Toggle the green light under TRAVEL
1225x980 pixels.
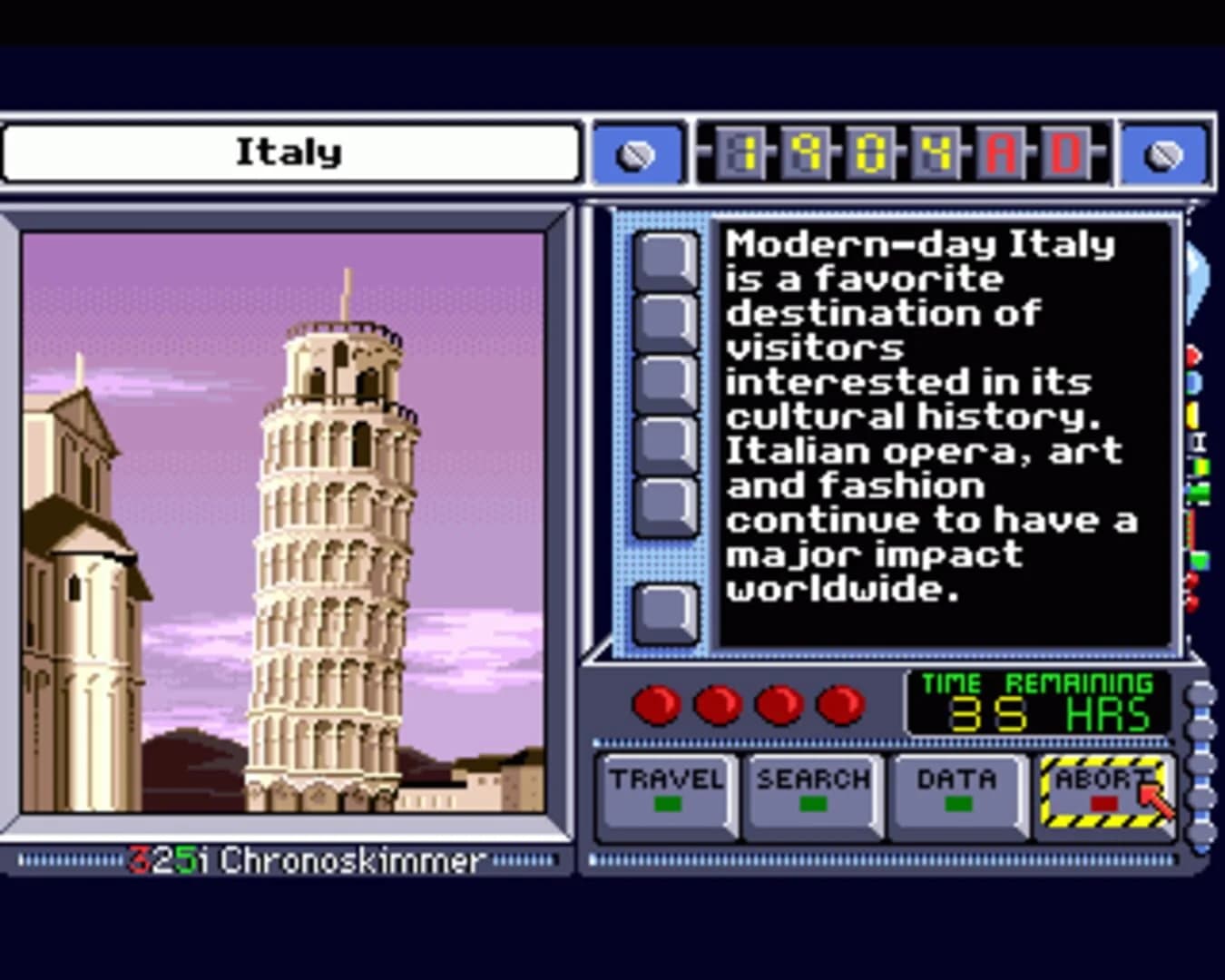point(669,803)
